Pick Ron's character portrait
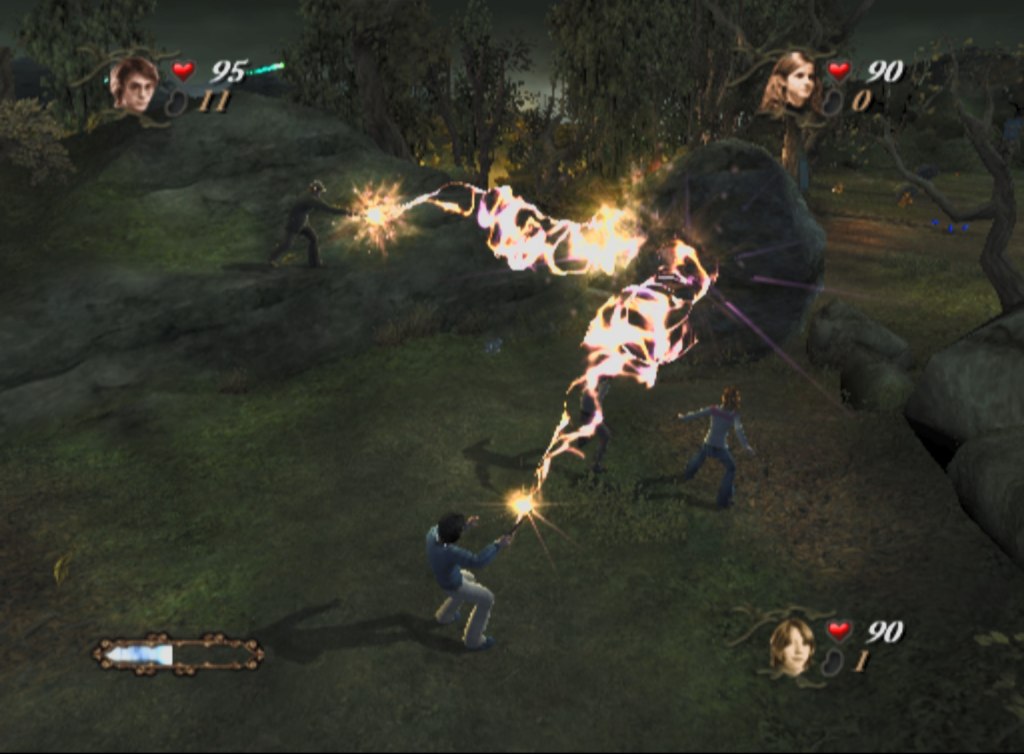The image size is (1024, 754). pos(792,645)
